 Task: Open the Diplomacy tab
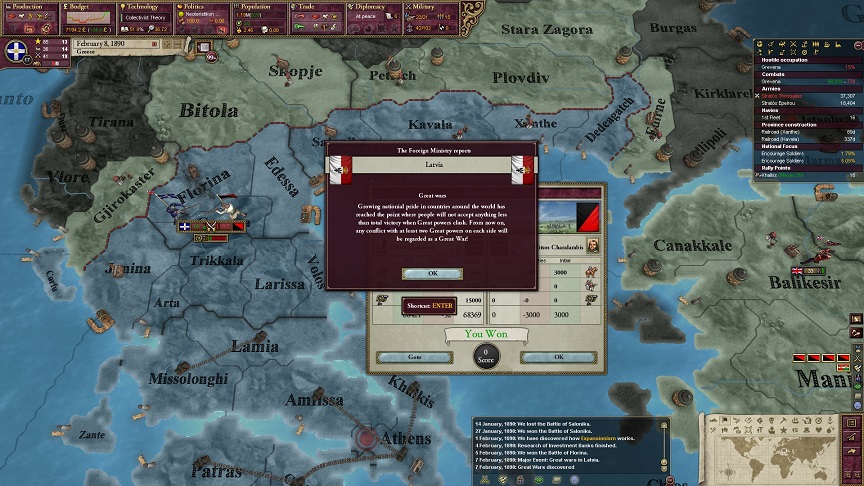(374, 12)
